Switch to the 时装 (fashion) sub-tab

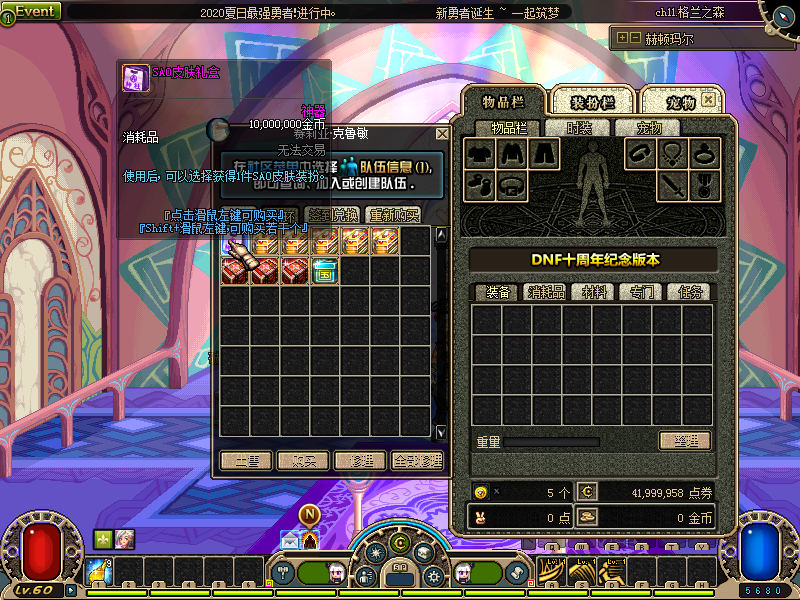coord(579,128)
